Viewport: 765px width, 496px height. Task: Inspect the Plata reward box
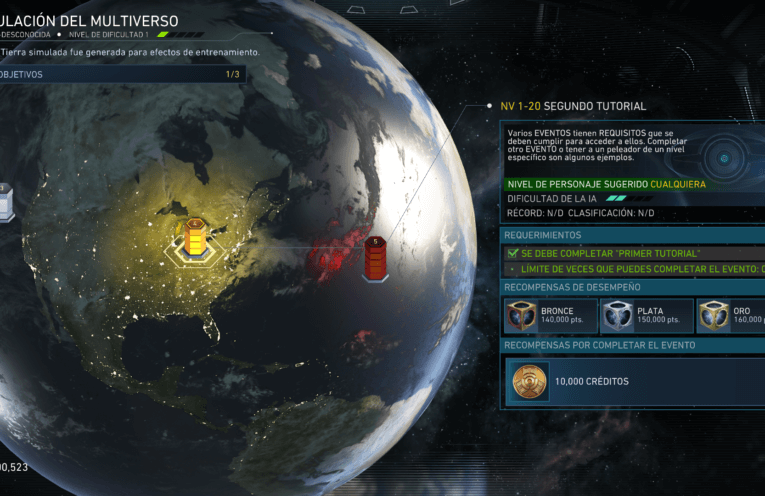click(x=646, y=316)
